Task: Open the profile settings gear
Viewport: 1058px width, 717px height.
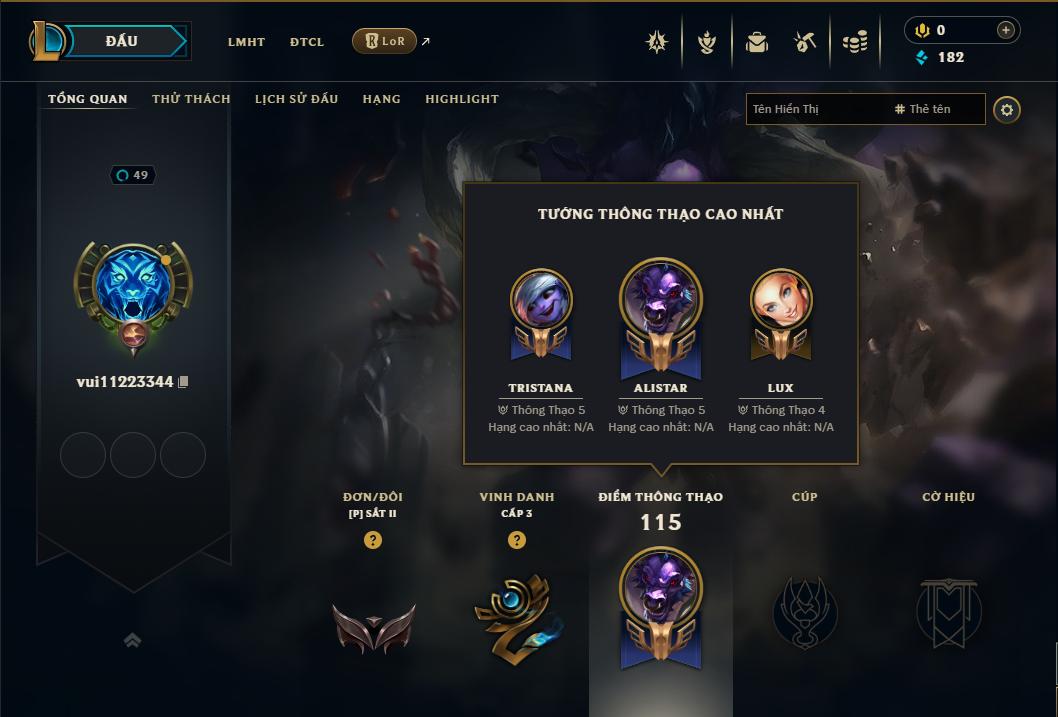Action: [1007, 109]
